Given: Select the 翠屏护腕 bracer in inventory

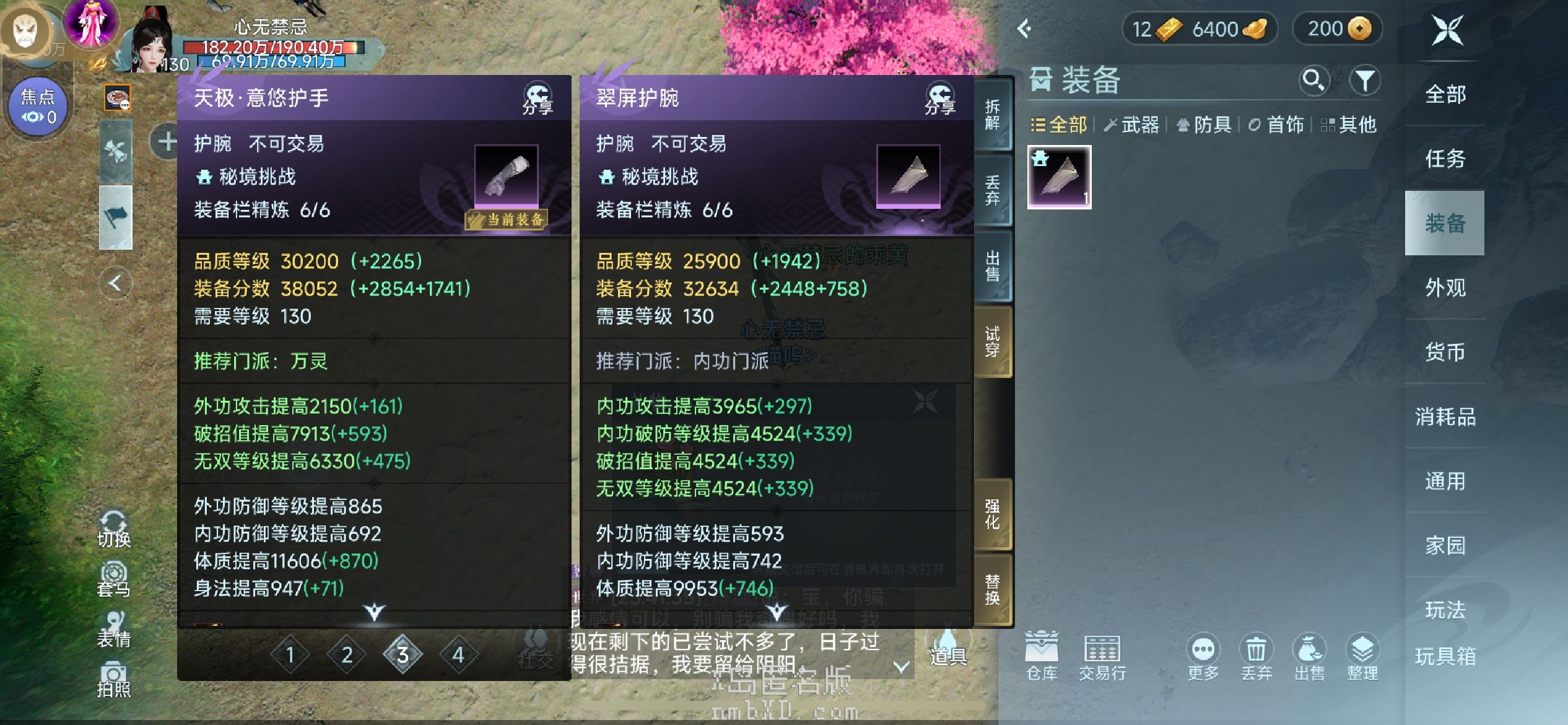Looking at the screenshot, I should (1059, 177).
